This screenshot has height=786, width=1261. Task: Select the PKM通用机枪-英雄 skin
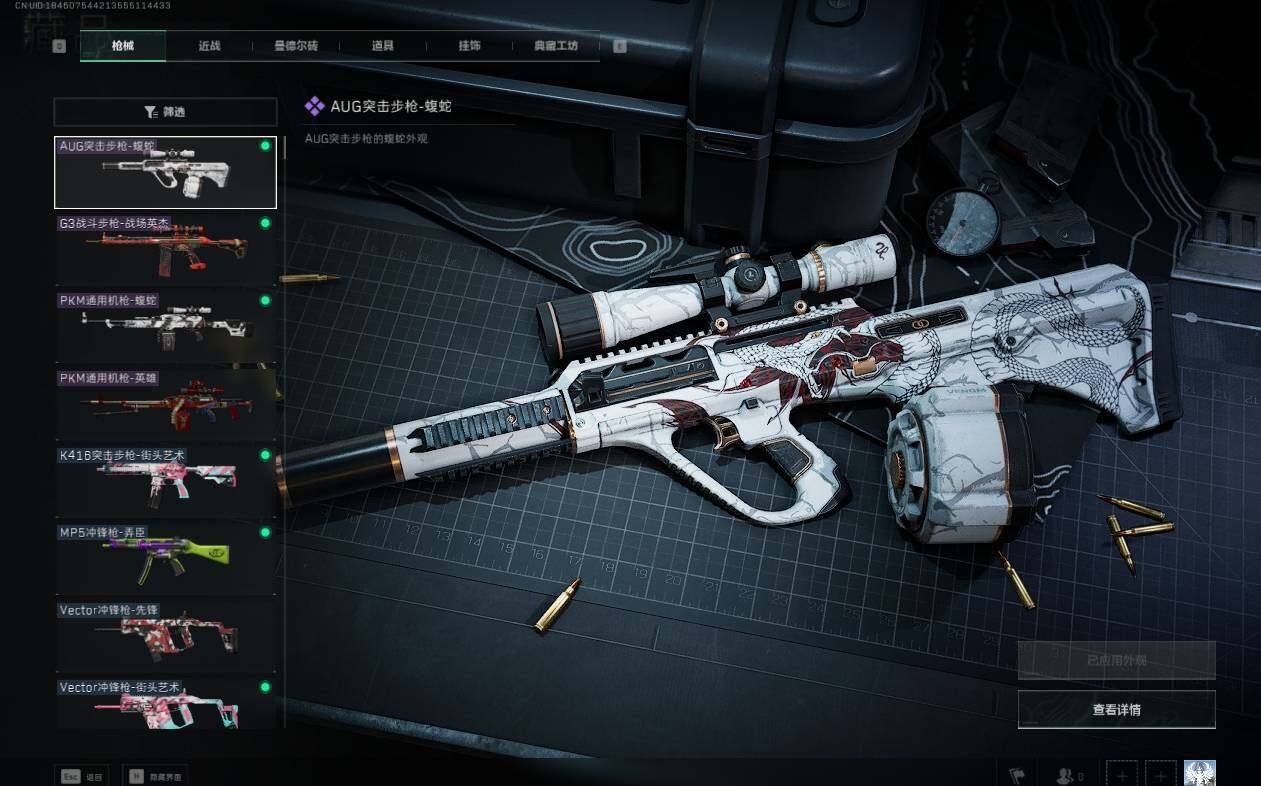click(x=165, y=402)
